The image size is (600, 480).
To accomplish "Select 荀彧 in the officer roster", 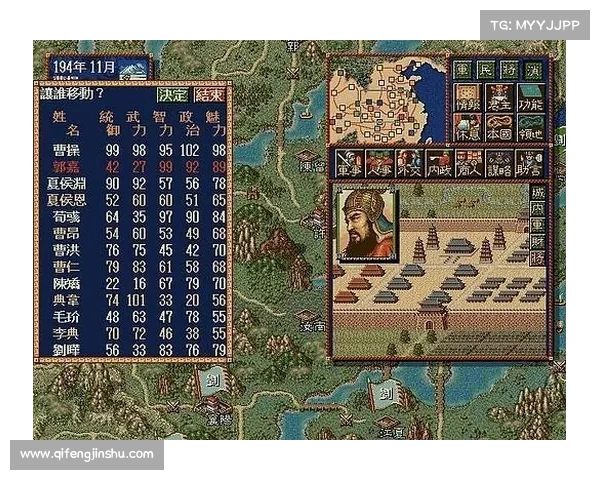I will 66,214.
